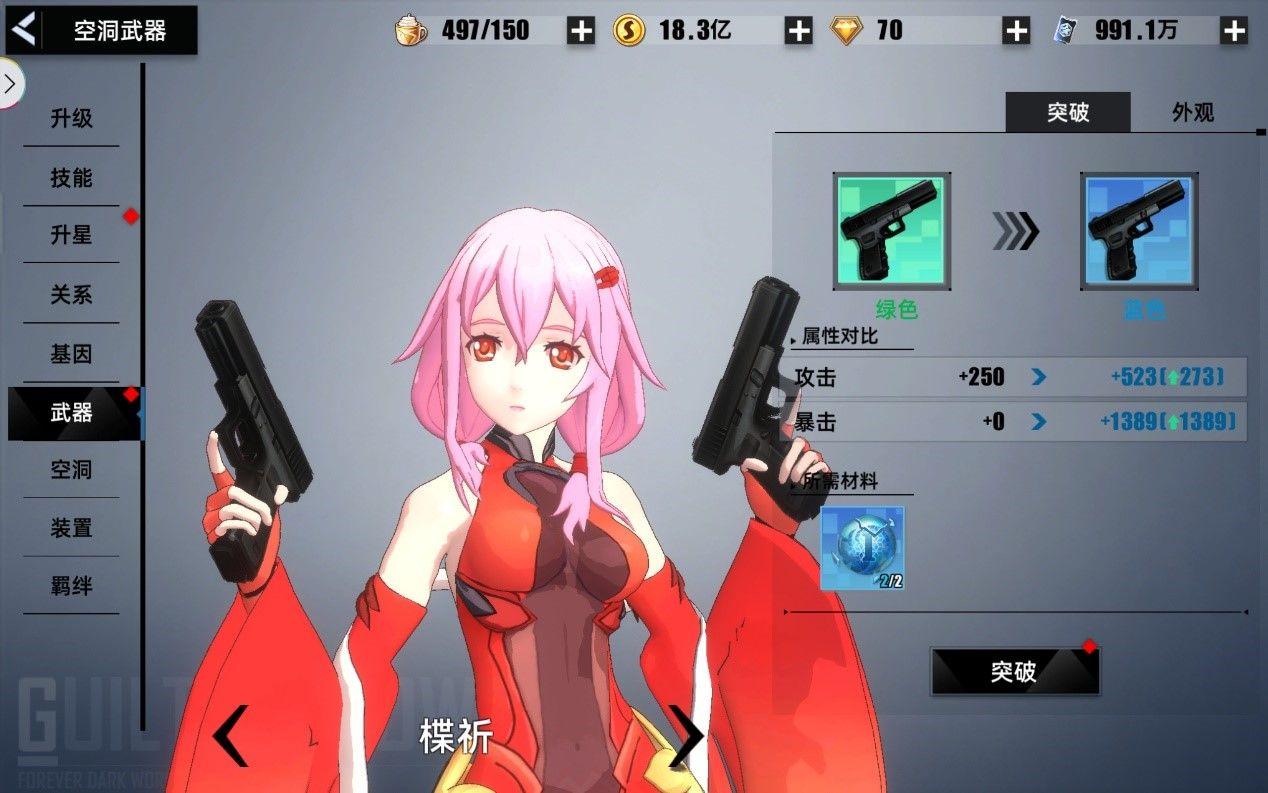Show the next character with right arrow

[x=686, y=735]
